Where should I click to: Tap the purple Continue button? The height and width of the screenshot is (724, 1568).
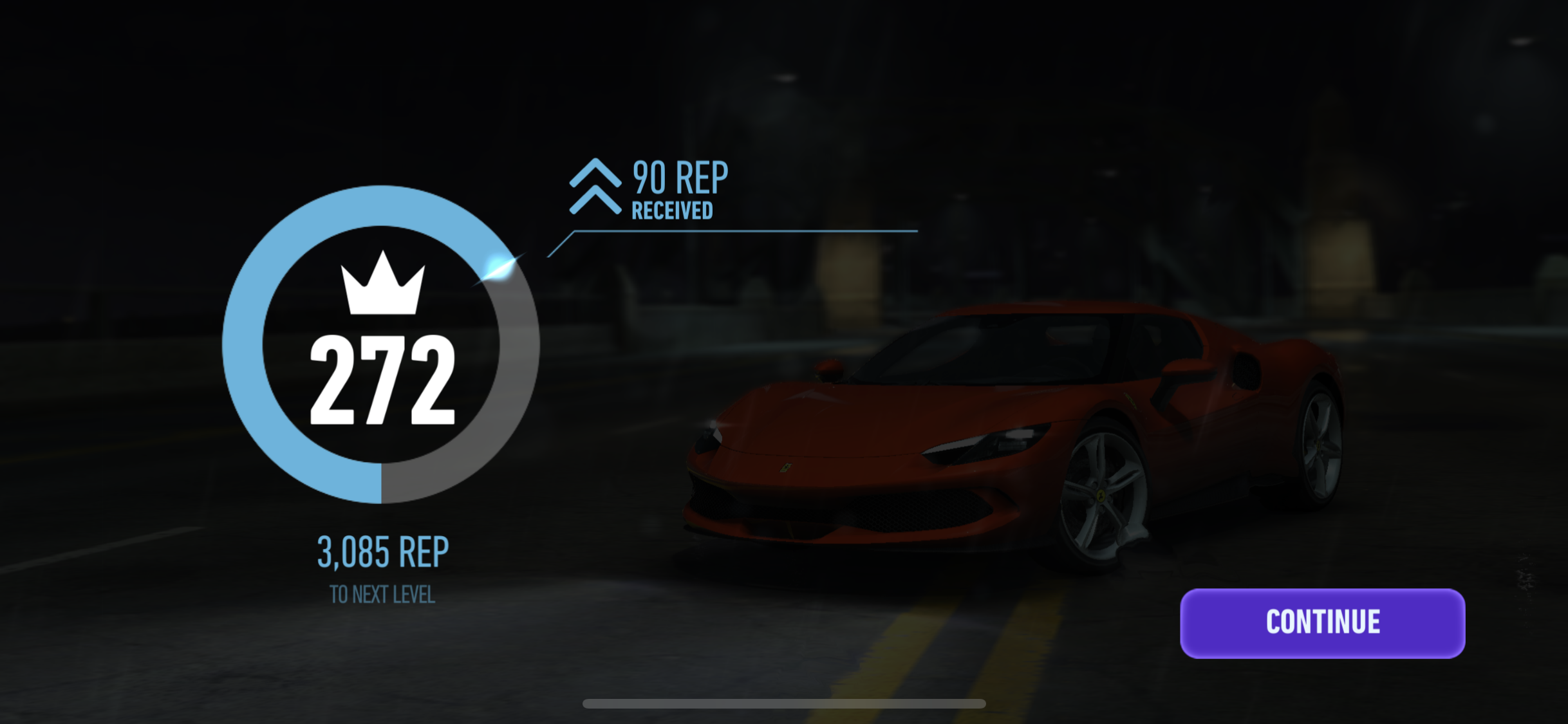coord(1322,622)
